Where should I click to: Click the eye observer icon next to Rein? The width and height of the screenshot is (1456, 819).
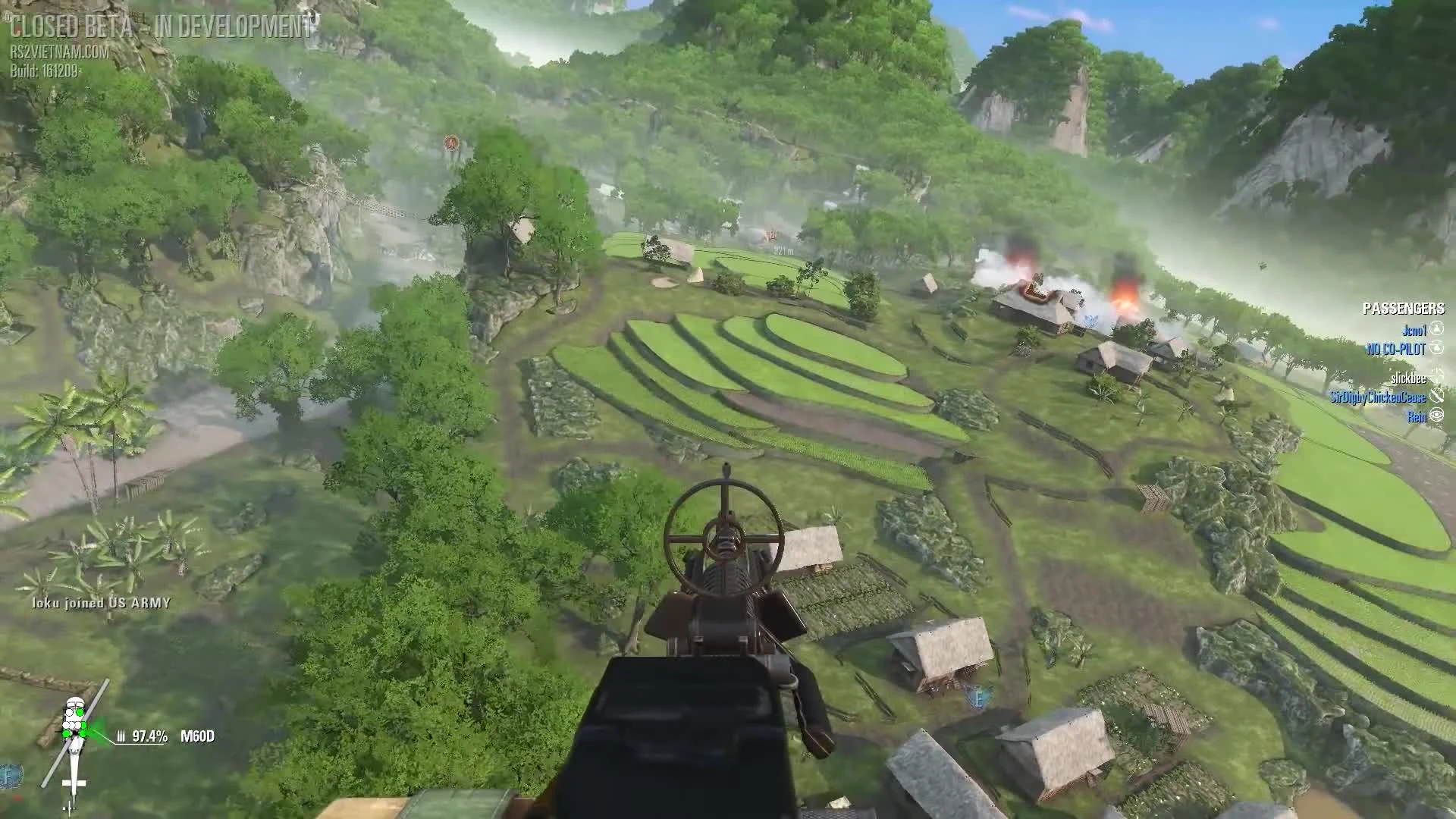click(1438, 414)
